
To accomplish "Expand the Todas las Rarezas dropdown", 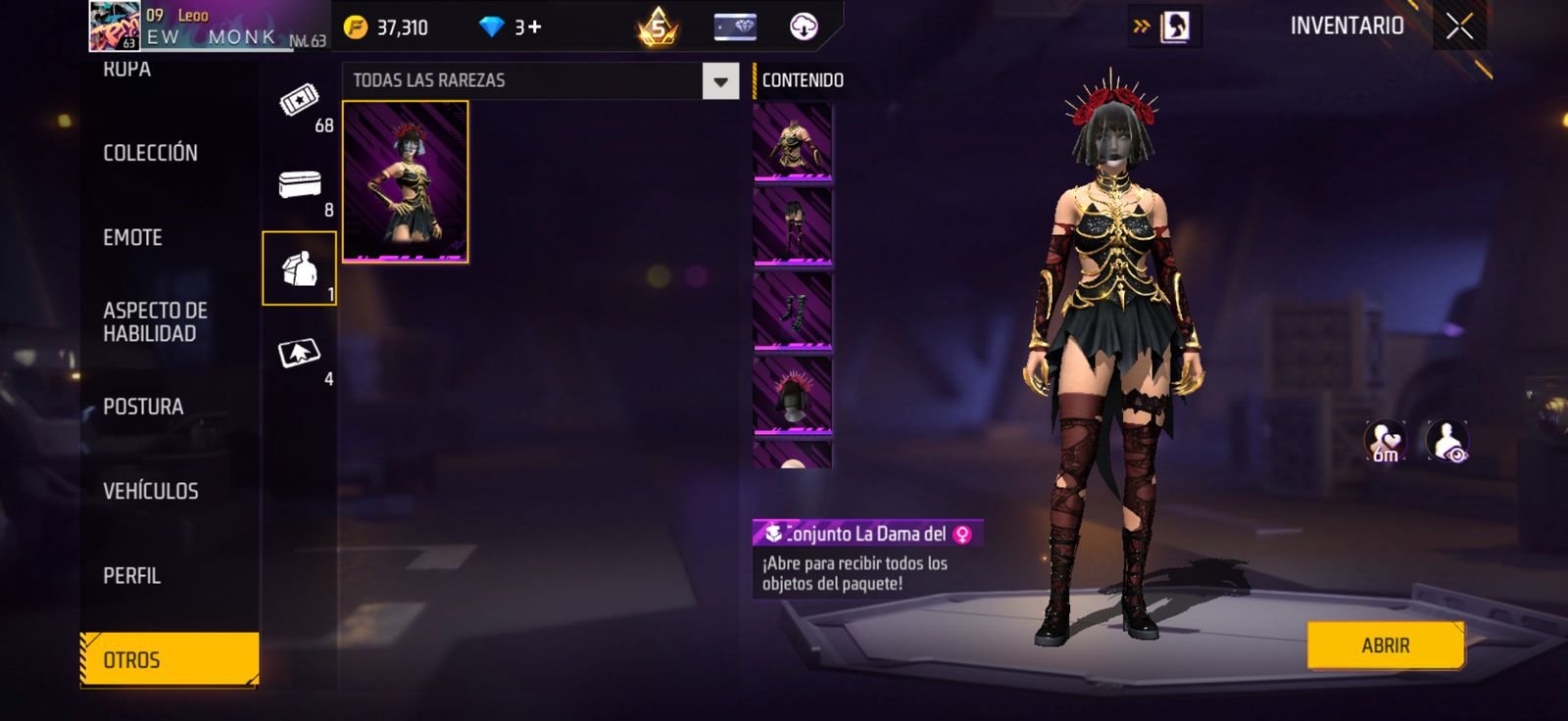I will click(720, 81).
